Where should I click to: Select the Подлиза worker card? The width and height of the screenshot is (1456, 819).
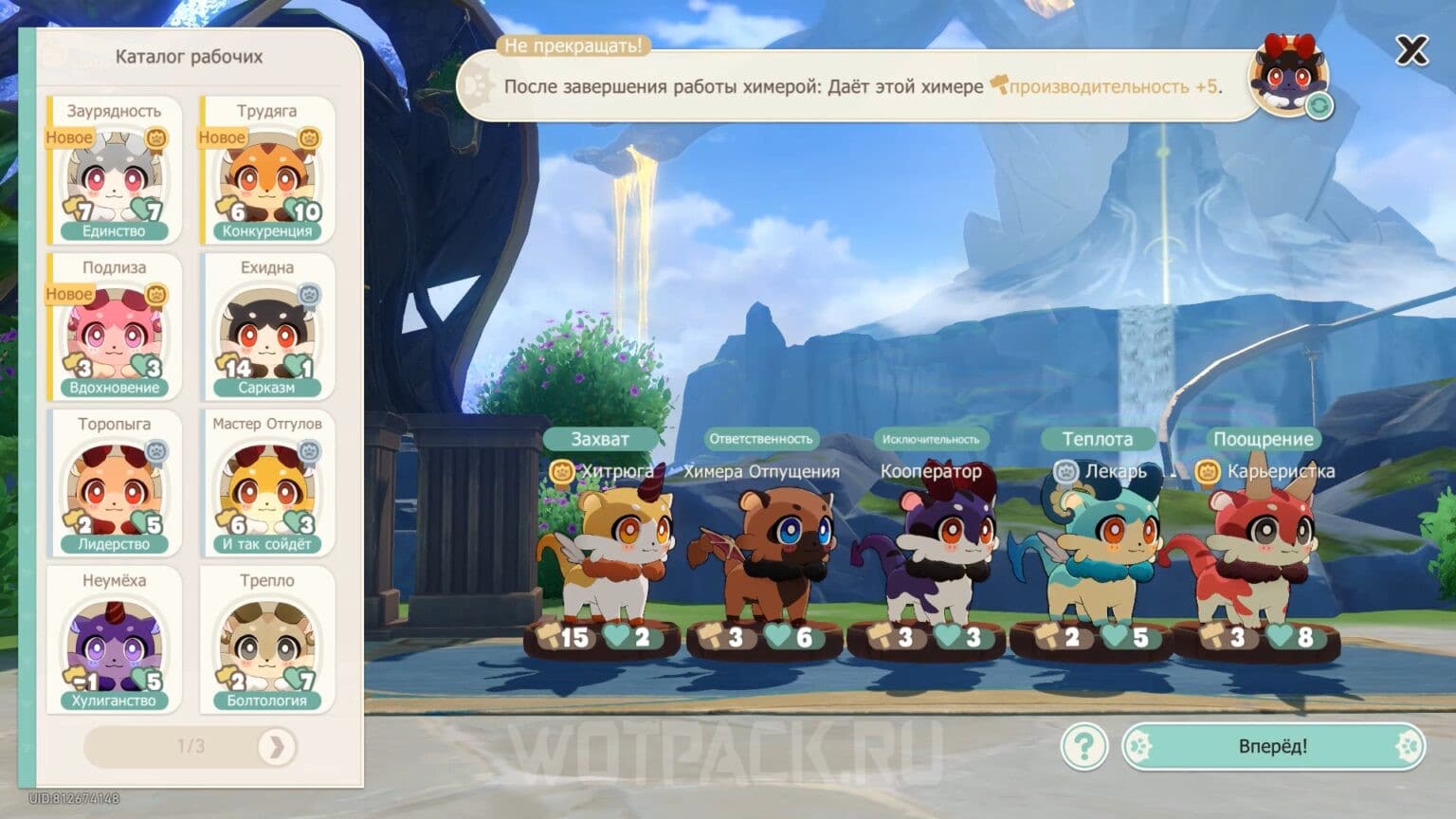pos(114,327)
